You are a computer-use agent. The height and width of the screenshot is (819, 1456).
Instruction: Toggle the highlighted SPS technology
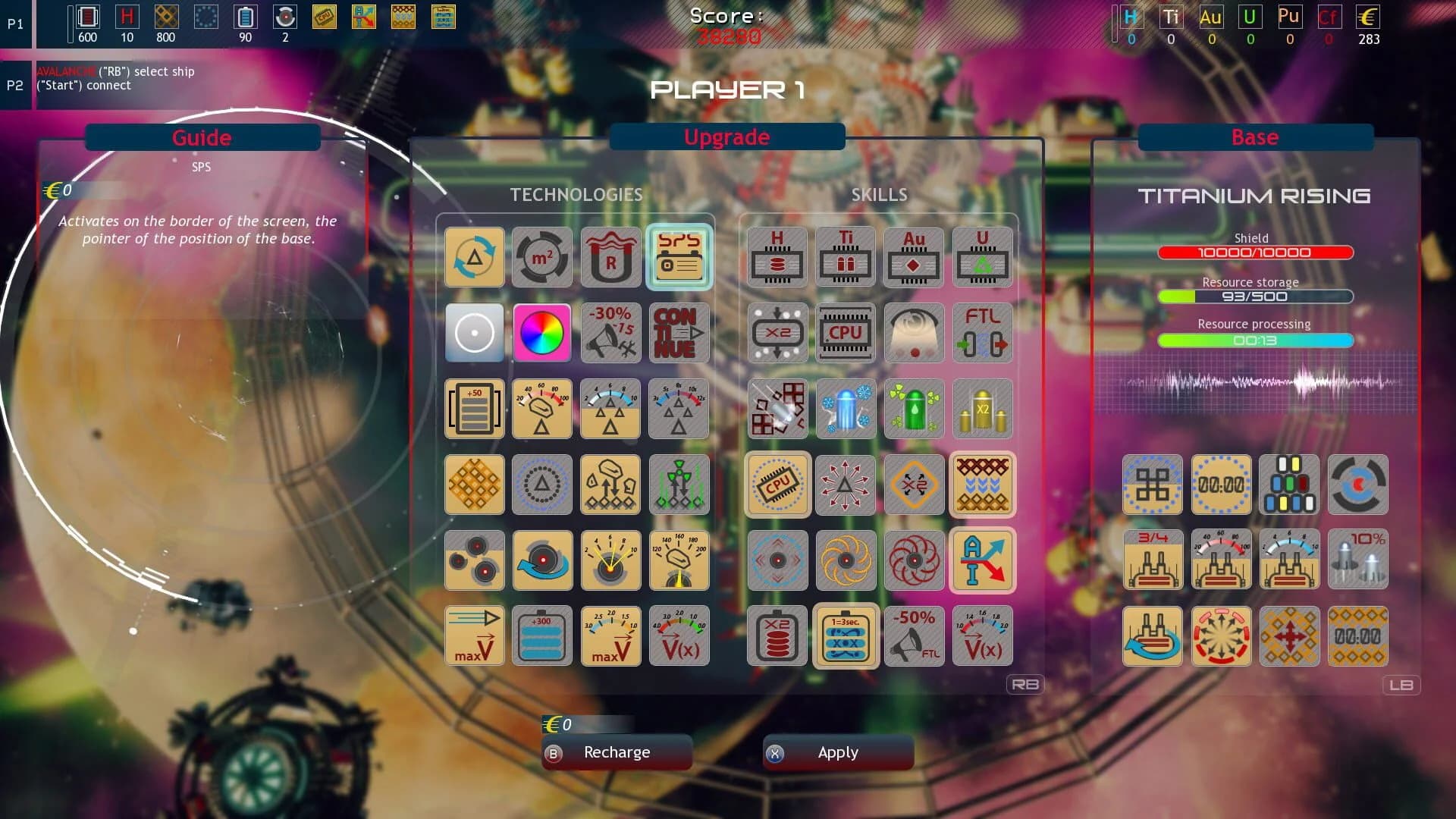tap(679, 257)
